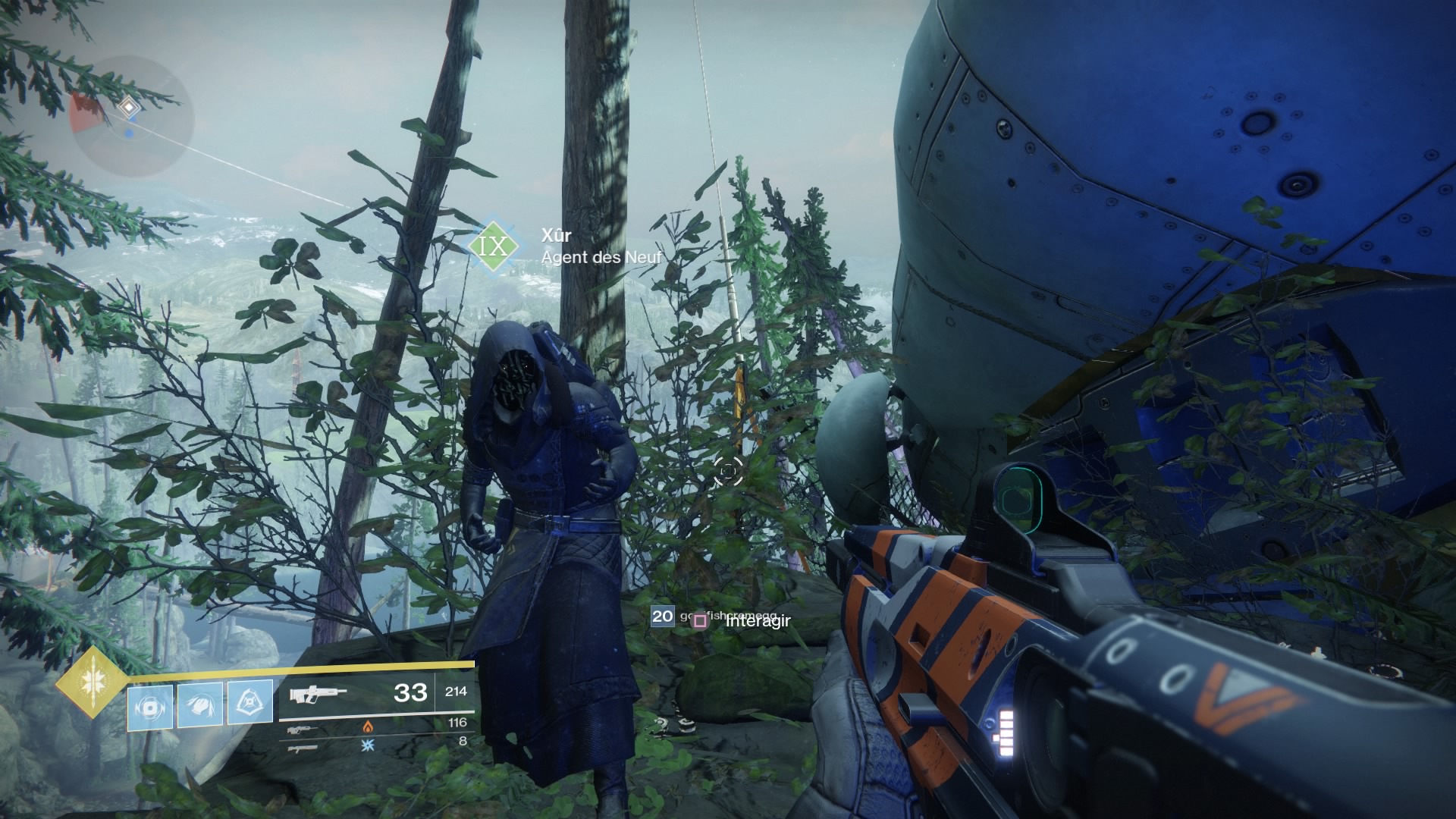Activate the barricade class ability icon
The height and width of the screenshot is (819, 1456).
(x=250, y=703)
